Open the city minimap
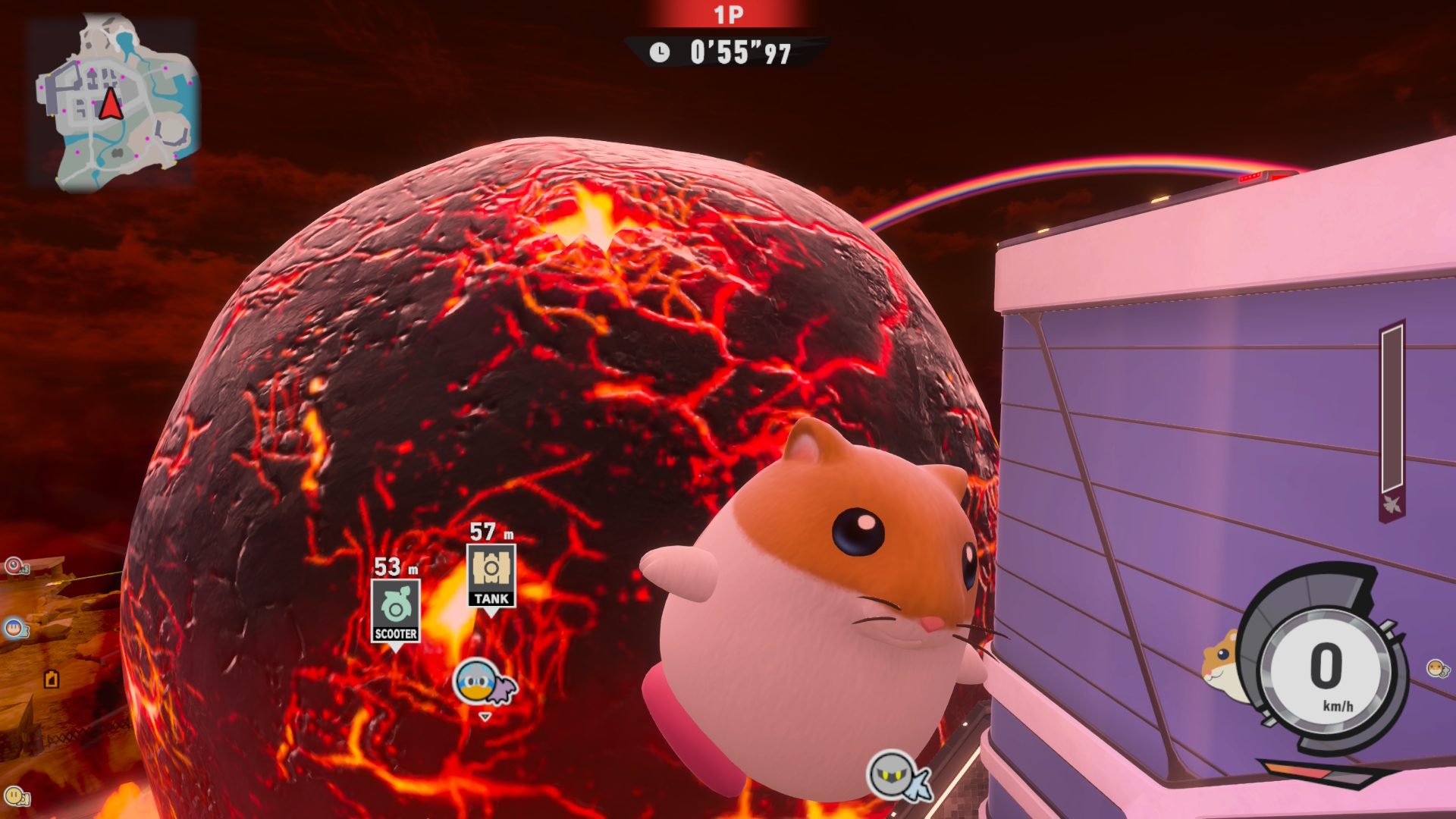Screen dimensions: 1456x819 click(115, 102)
